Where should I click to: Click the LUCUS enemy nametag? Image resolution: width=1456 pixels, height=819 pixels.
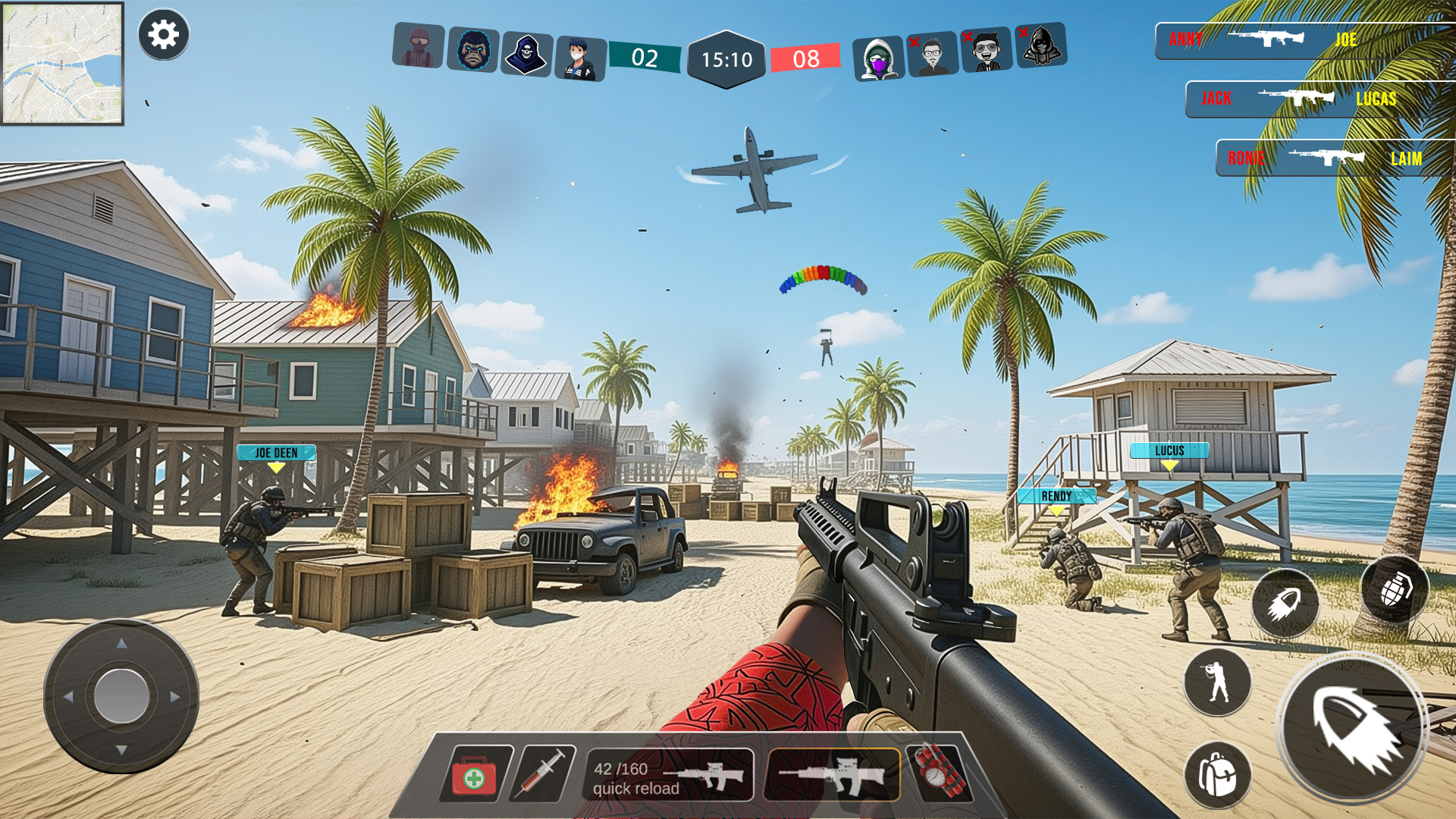pyautogui.click(x=1168, y=450)
